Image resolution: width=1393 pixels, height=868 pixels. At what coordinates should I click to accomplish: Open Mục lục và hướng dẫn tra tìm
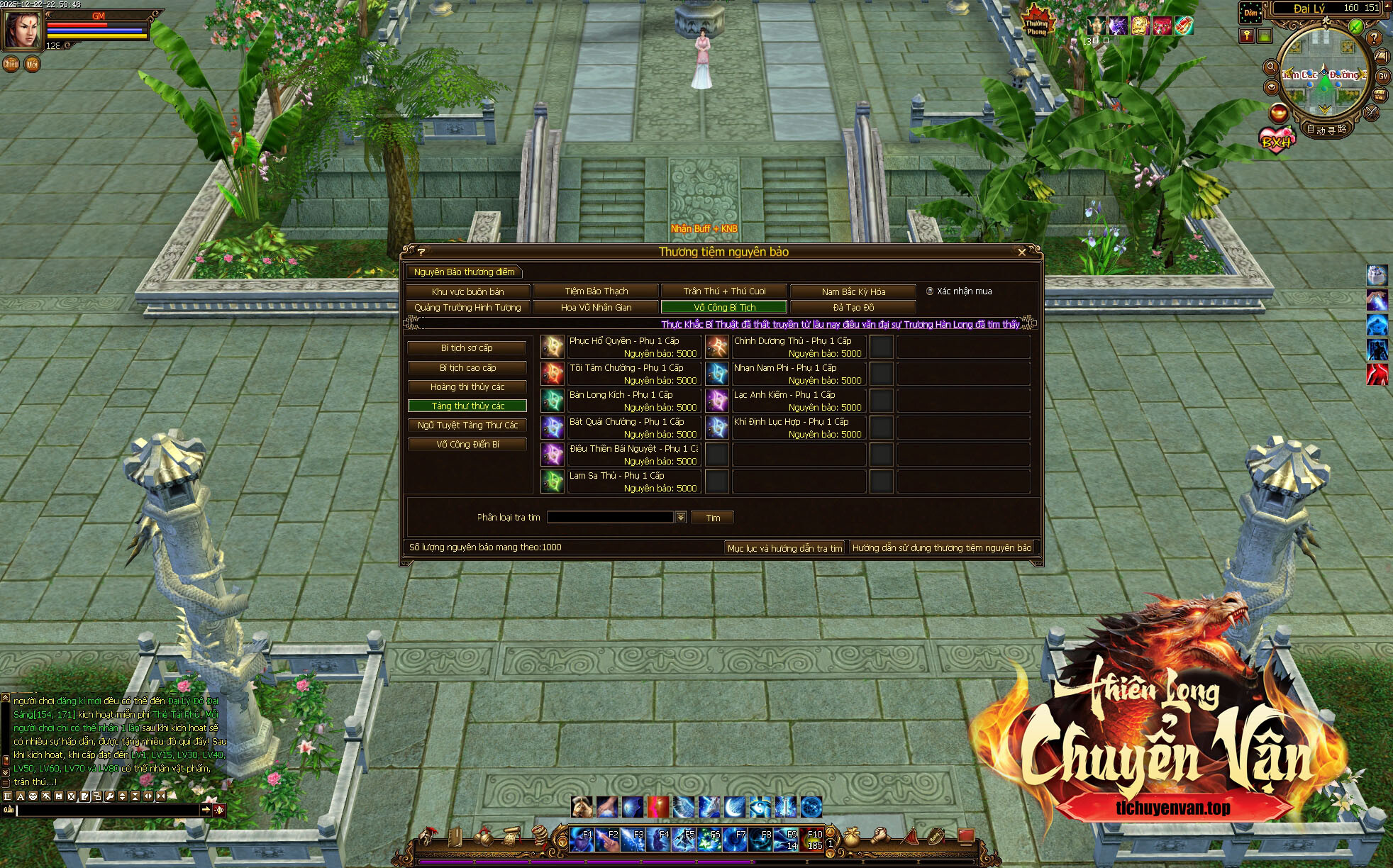point(784,548)
